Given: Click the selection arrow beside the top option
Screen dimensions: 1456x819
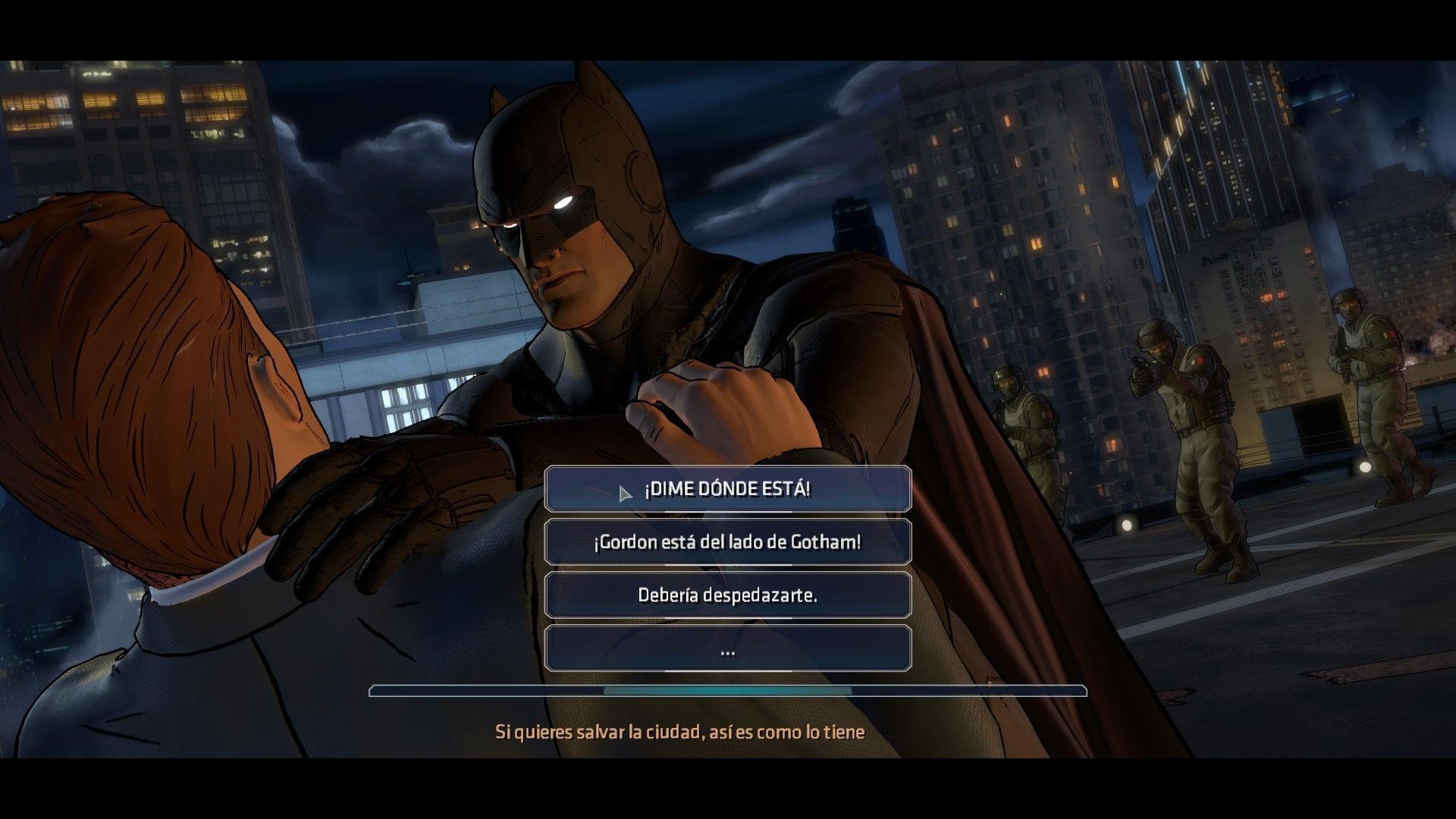Looking at the screenshot, I should coord(625,491).
